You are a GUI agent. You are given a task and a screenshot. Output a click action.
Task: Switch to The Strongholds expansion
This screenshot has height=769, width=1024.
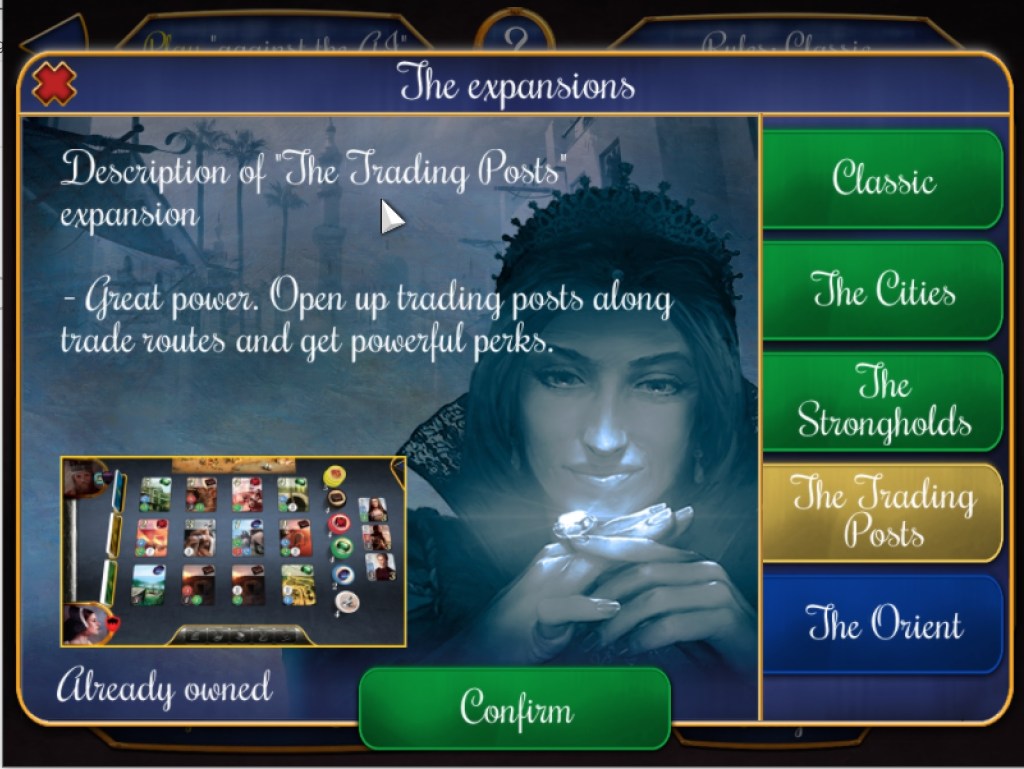click(883, 402)
